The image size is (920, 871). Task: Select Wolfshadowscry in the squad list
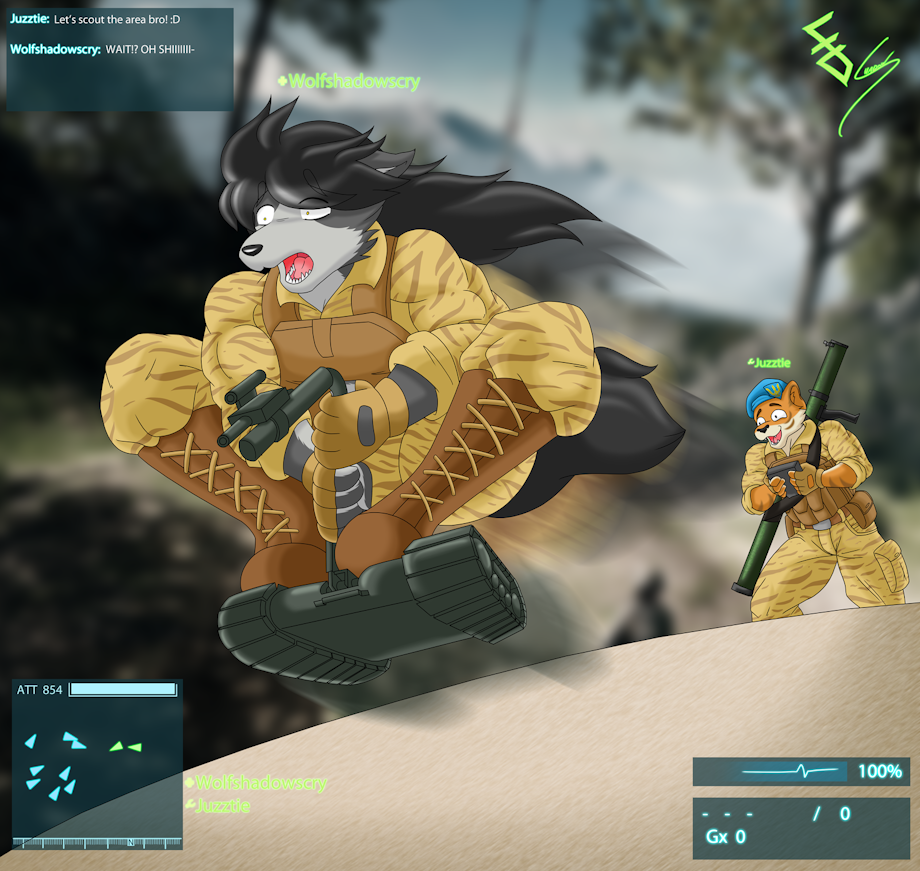click(260, 783)
